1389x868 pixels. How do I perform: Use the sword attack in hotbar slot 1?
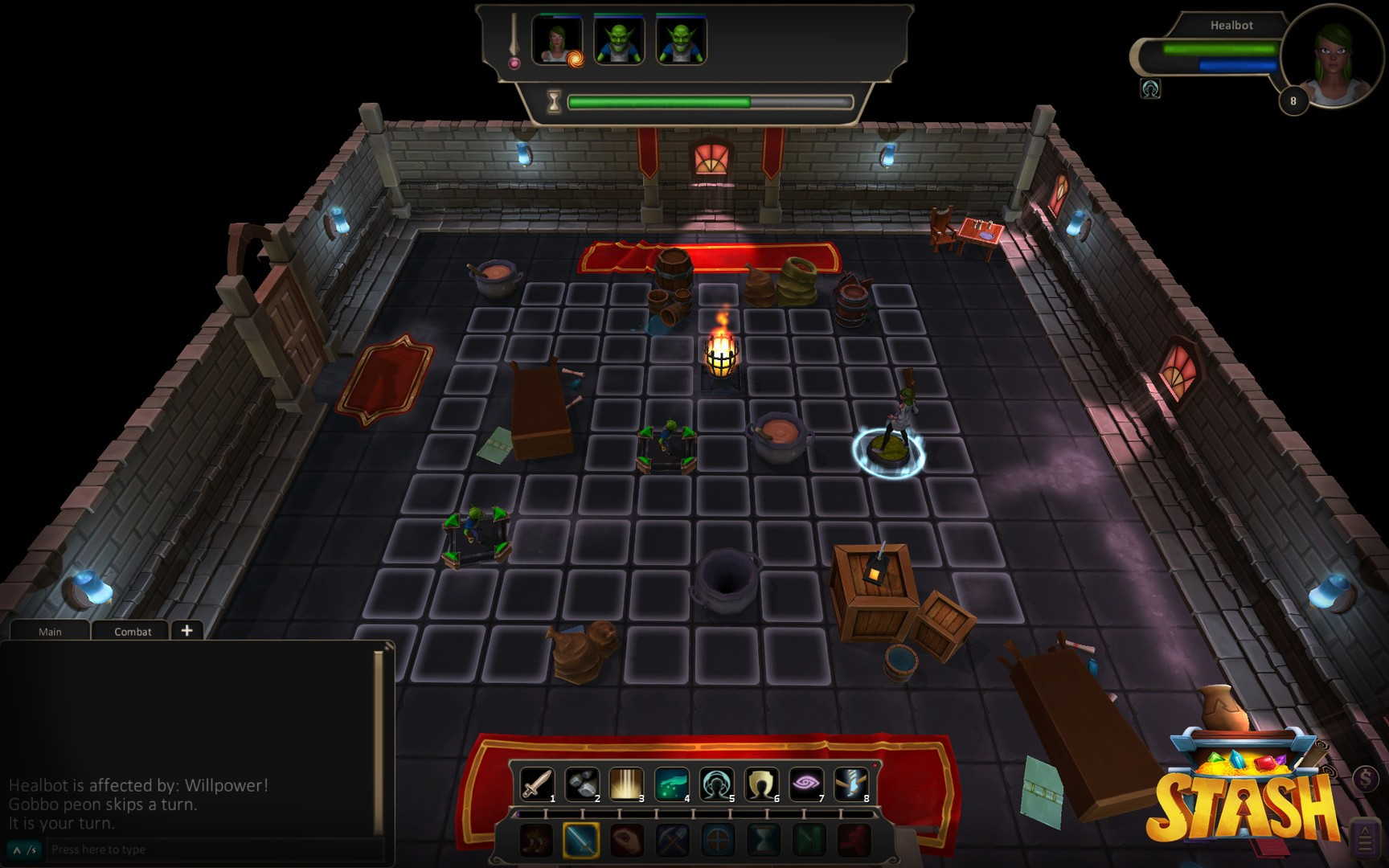(x=536, y=784)
